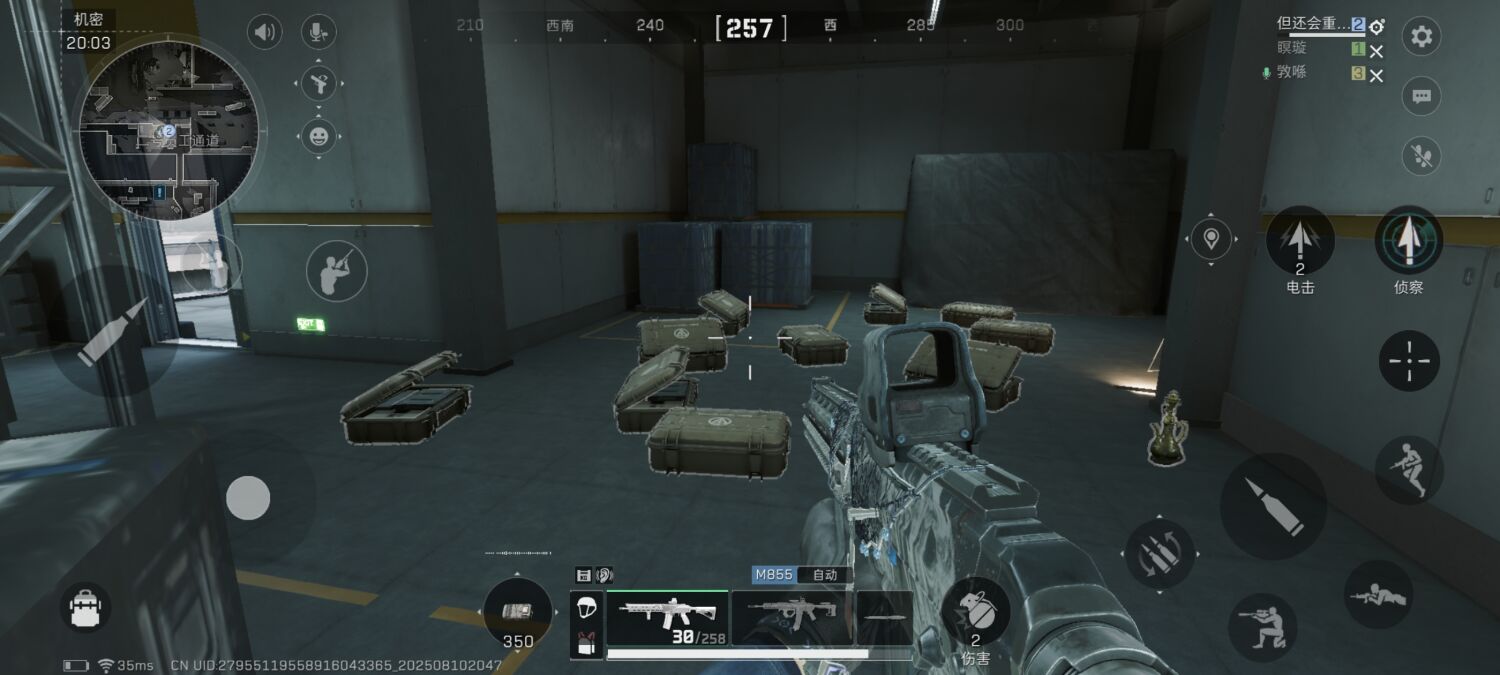Screen dimensions: 1500x675
Task: Open the settings gear menu
Action: (x=1421, y=37)
